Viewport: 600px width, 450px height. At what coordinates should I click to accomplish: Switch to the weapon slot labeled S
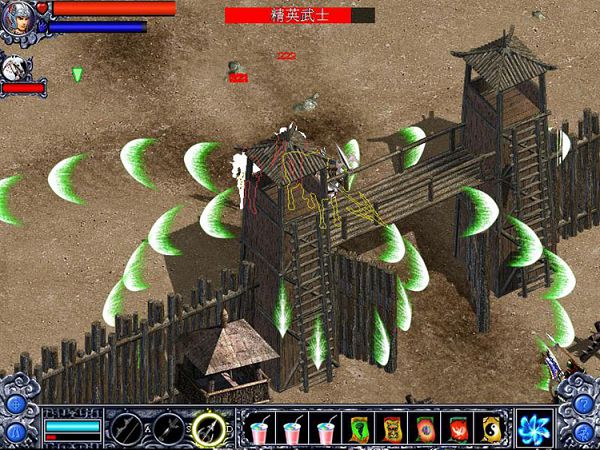pos(168,428)
